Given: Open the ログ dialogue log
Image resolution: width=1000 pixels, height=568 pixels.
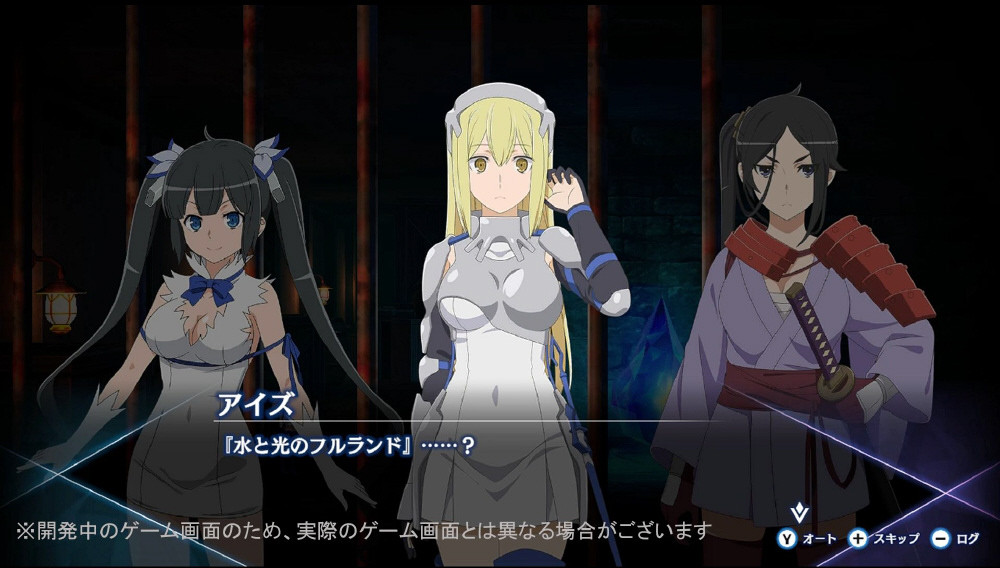Looking at the screenshot, I should pyautogui.click(x=956, y=539).
